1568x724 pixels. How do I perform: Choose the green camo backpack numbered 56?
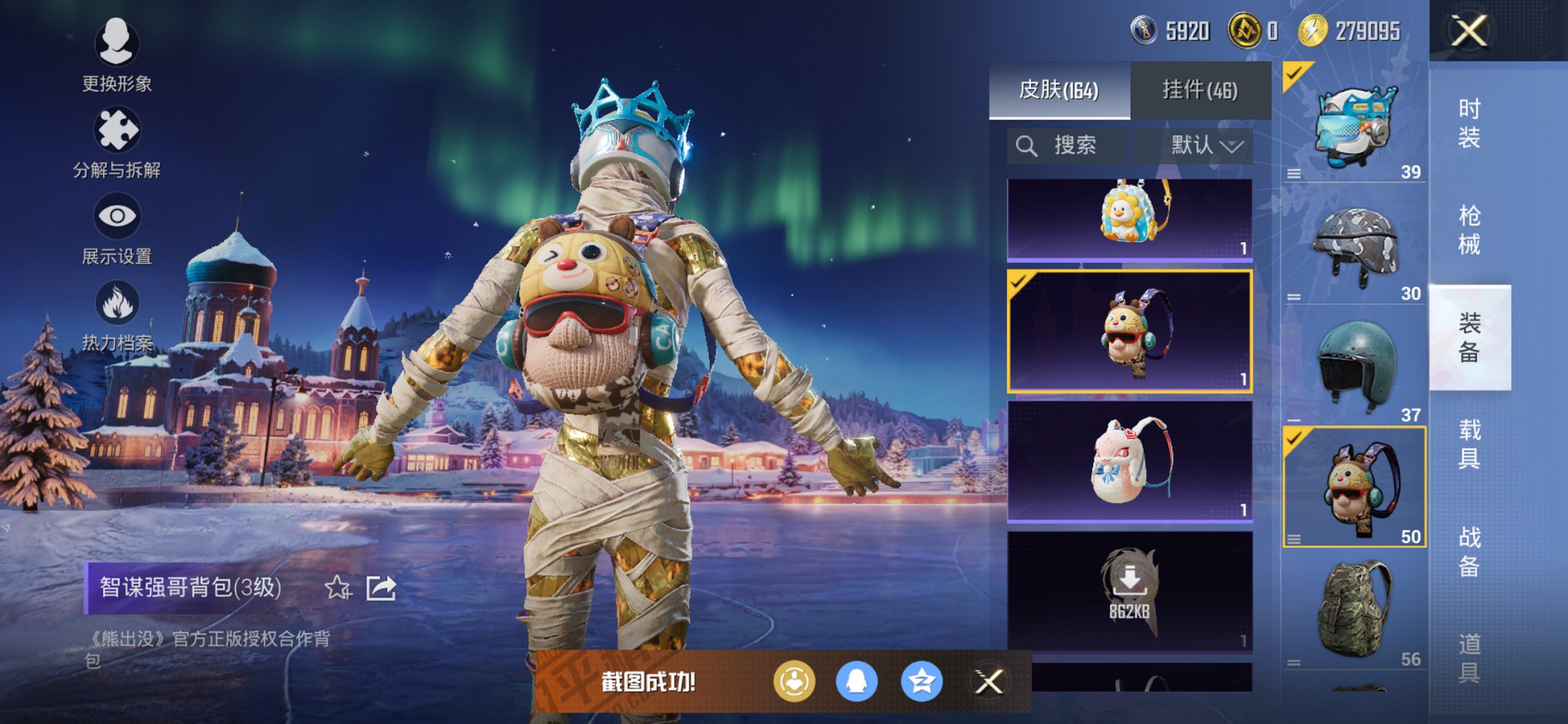point(1355,612)
